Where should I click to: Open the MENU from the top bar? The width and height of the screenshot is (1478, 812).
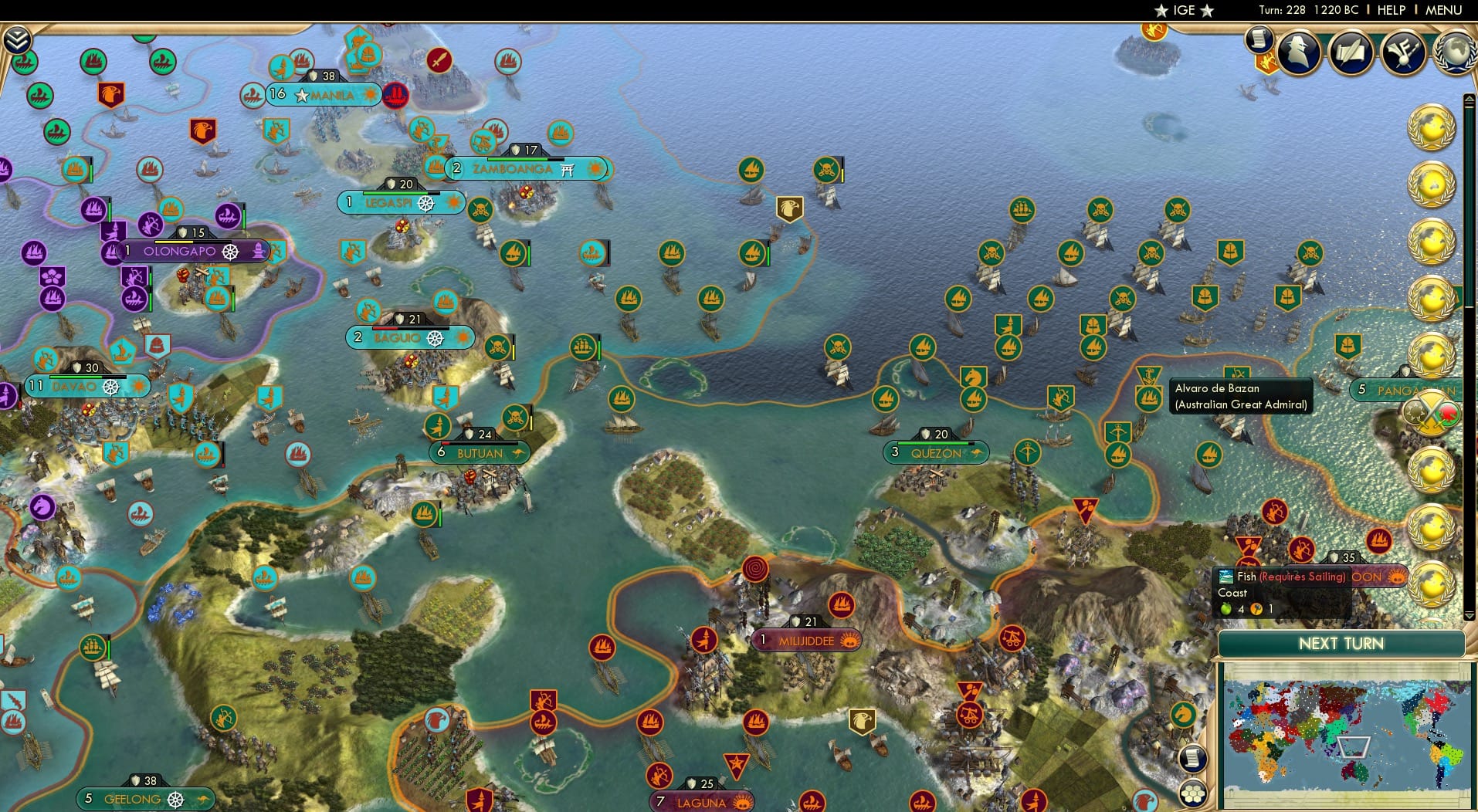[1445, 11]
